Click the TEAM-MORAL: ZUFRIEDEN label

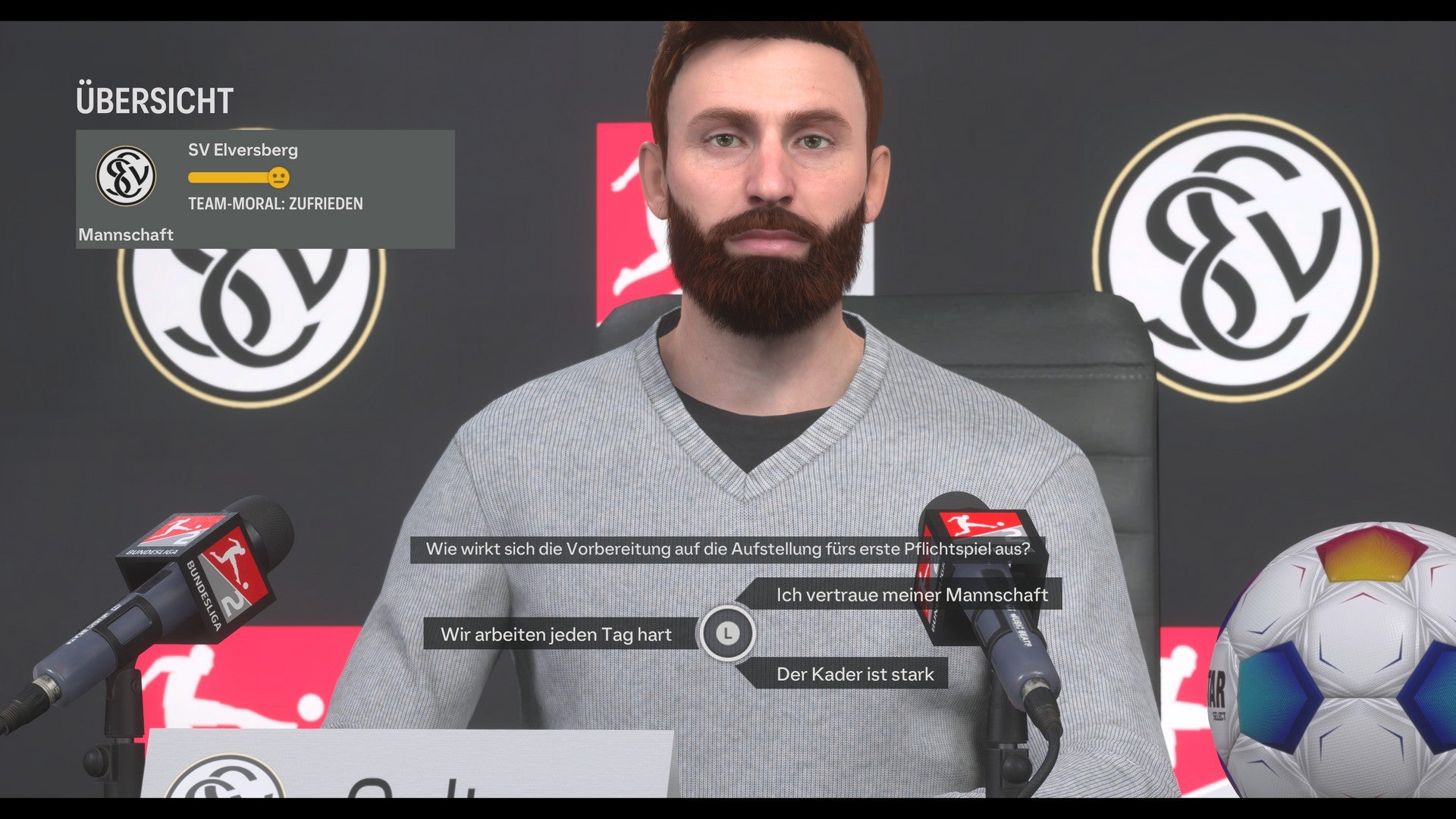click(x=275, y=203)
